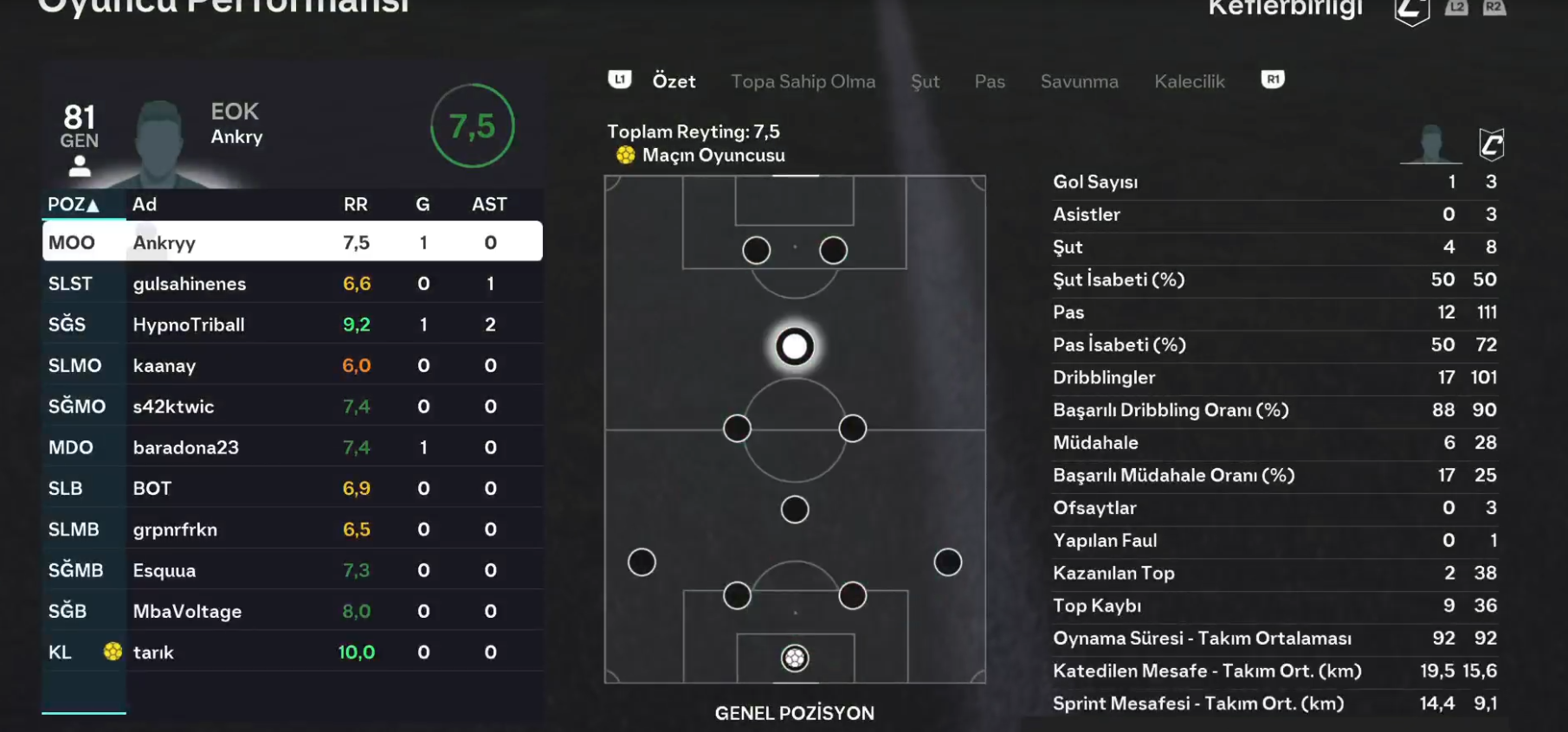1568x732 pixels.
Task: Select player row Ankryy
Action: [293, 242]
